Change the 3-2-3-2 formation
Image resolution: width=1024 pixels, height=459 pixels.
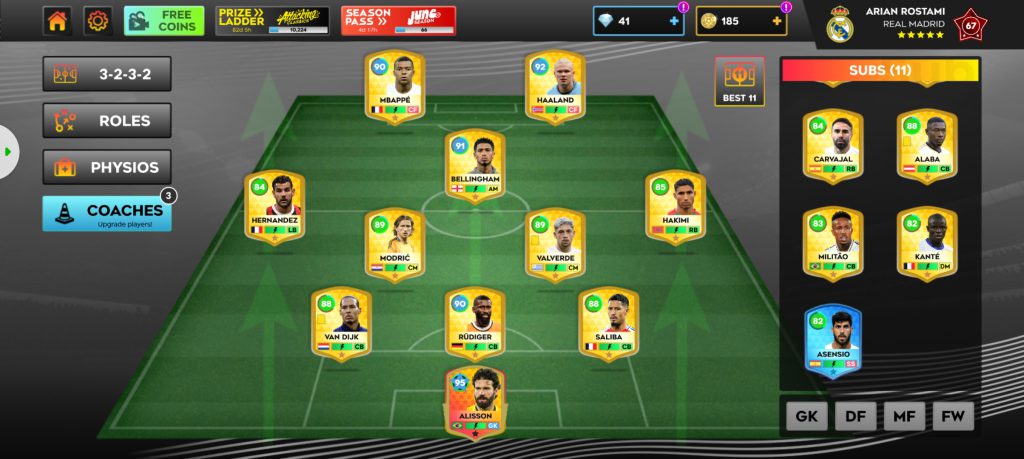pos(106,74)
